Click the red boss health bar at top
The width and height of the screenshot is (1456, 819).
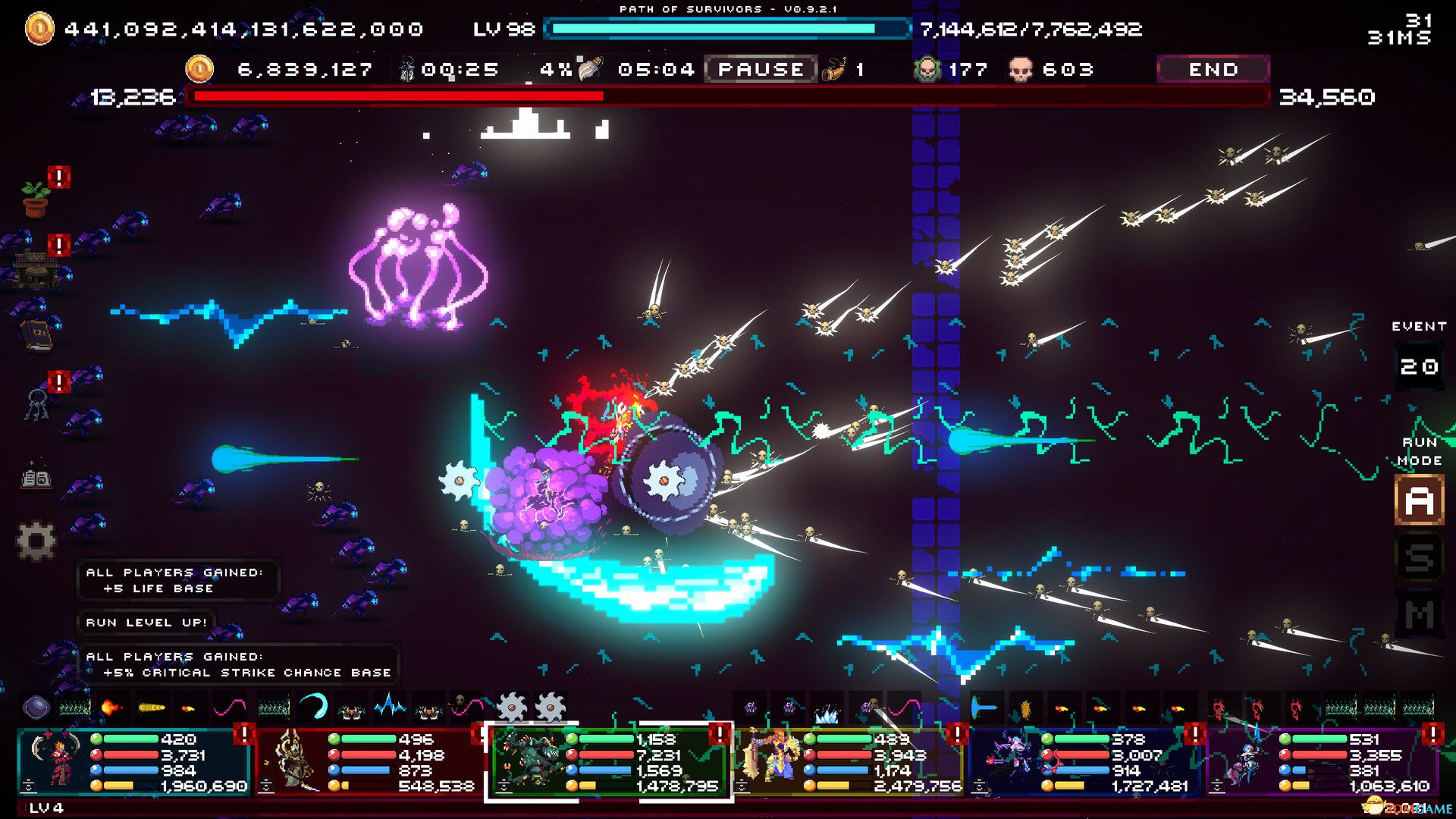click(728, 96)
